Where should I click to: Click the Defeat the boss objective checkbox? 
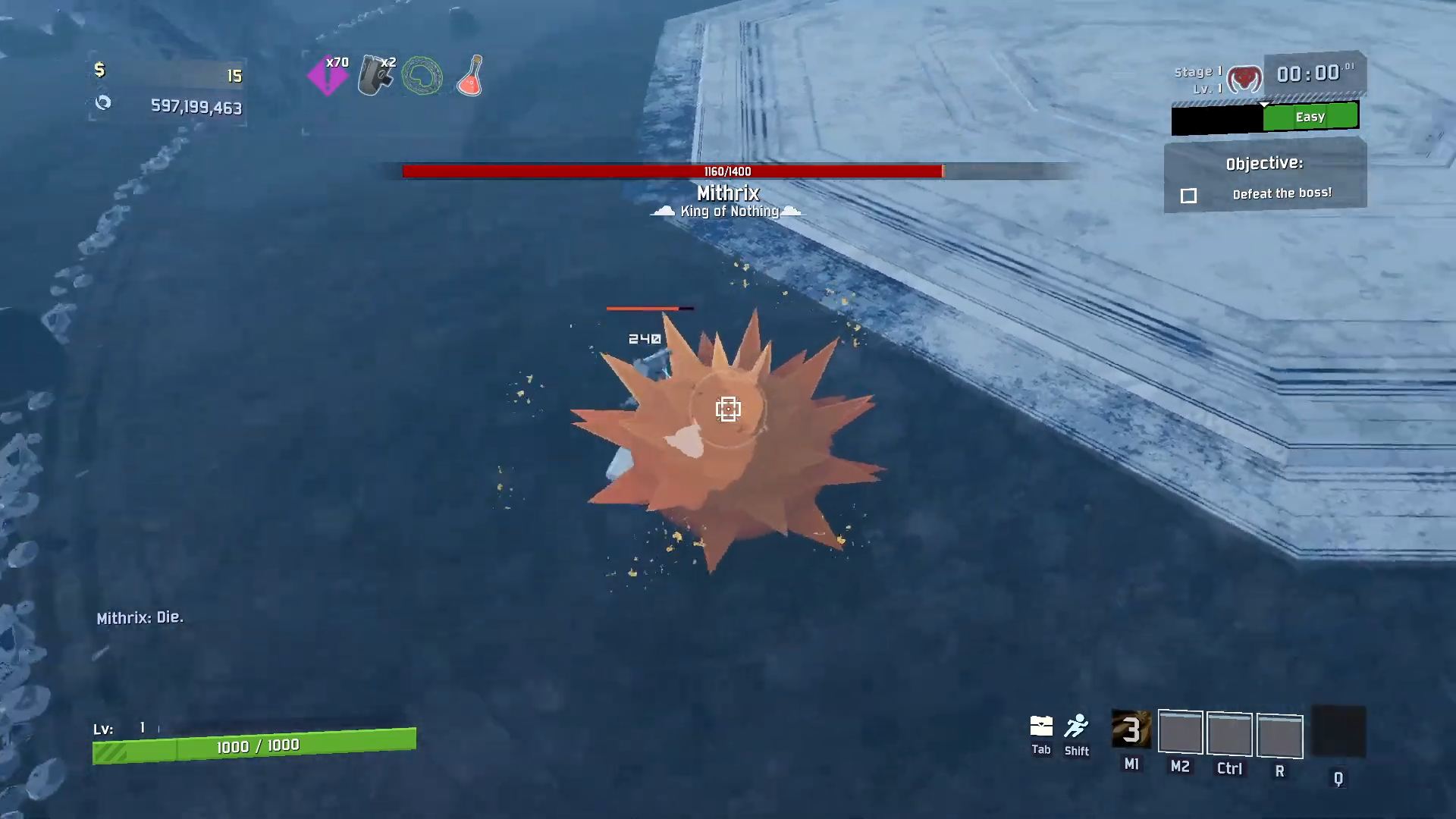1188,196
